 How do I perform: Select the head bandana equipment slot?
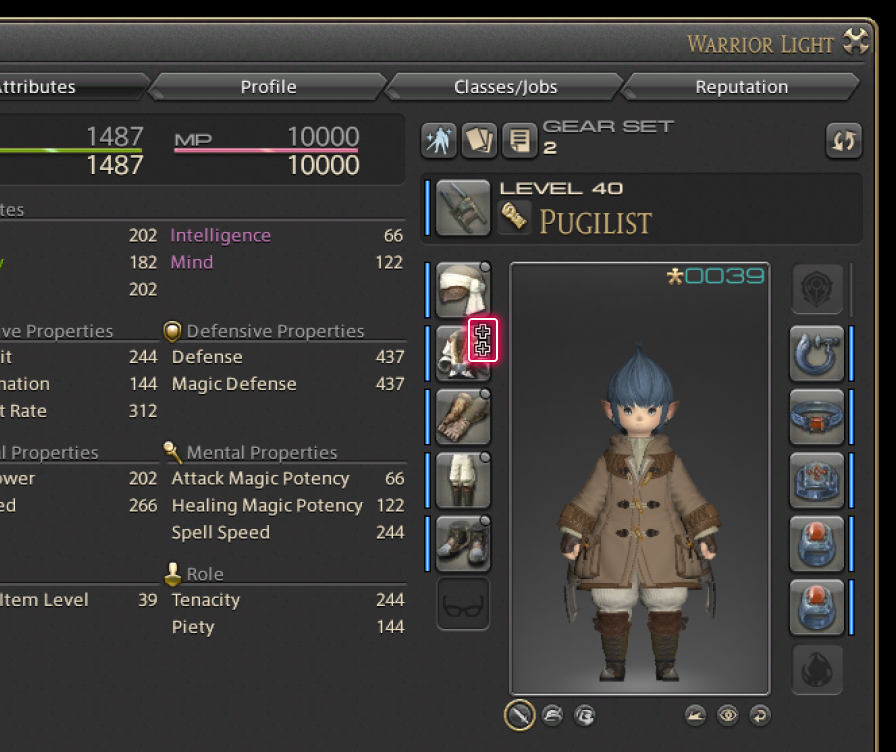click(x=463, y=288)
